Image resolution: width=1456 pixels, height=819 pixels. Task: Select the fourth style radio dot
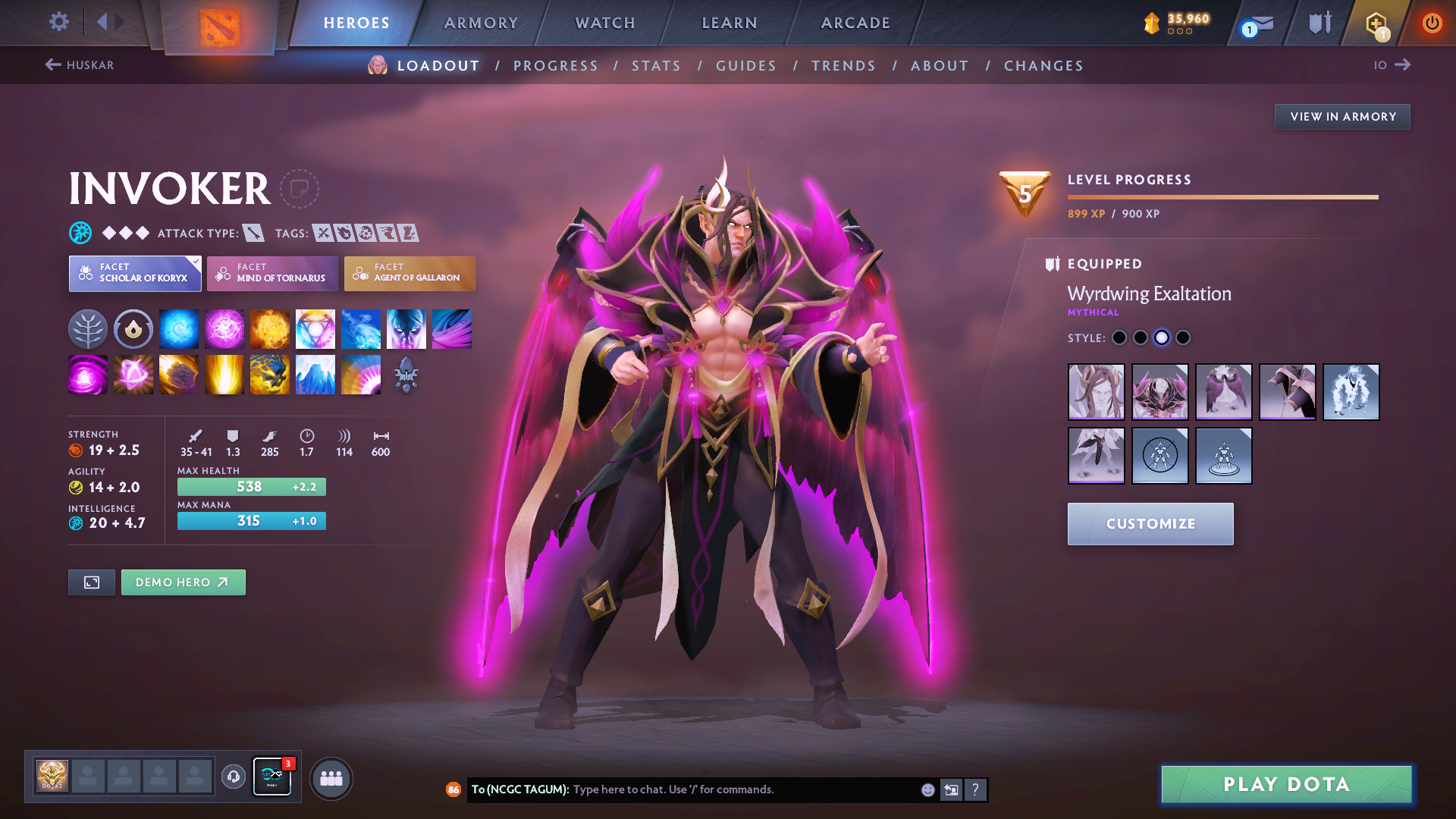[x=1182, y=337]
